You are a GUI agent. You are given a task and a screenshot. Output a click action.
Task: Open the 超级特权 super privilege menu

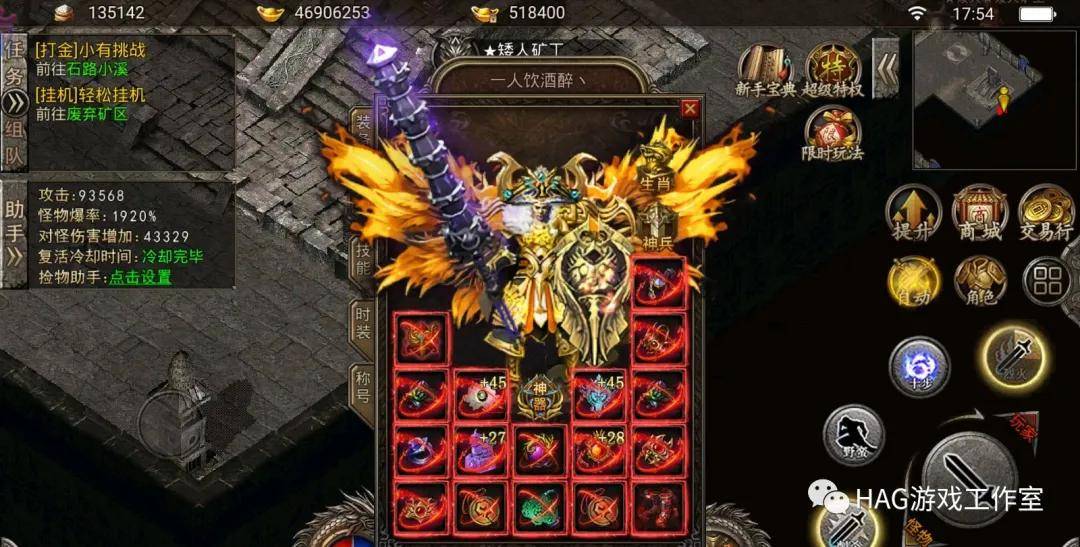coord(834,70)
